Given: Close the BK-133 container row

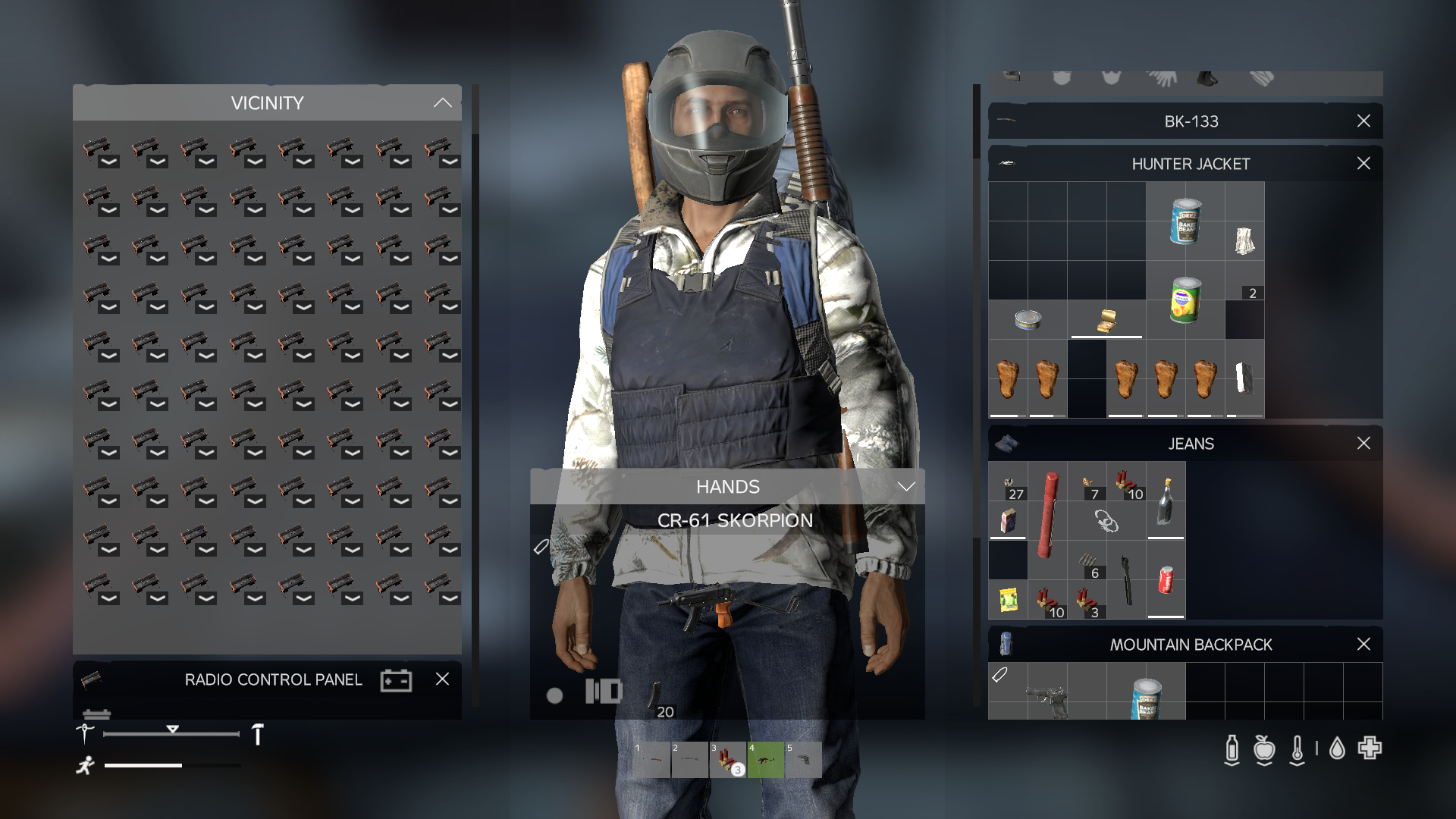Looking at the screenshot, I should pos(1363,121).
